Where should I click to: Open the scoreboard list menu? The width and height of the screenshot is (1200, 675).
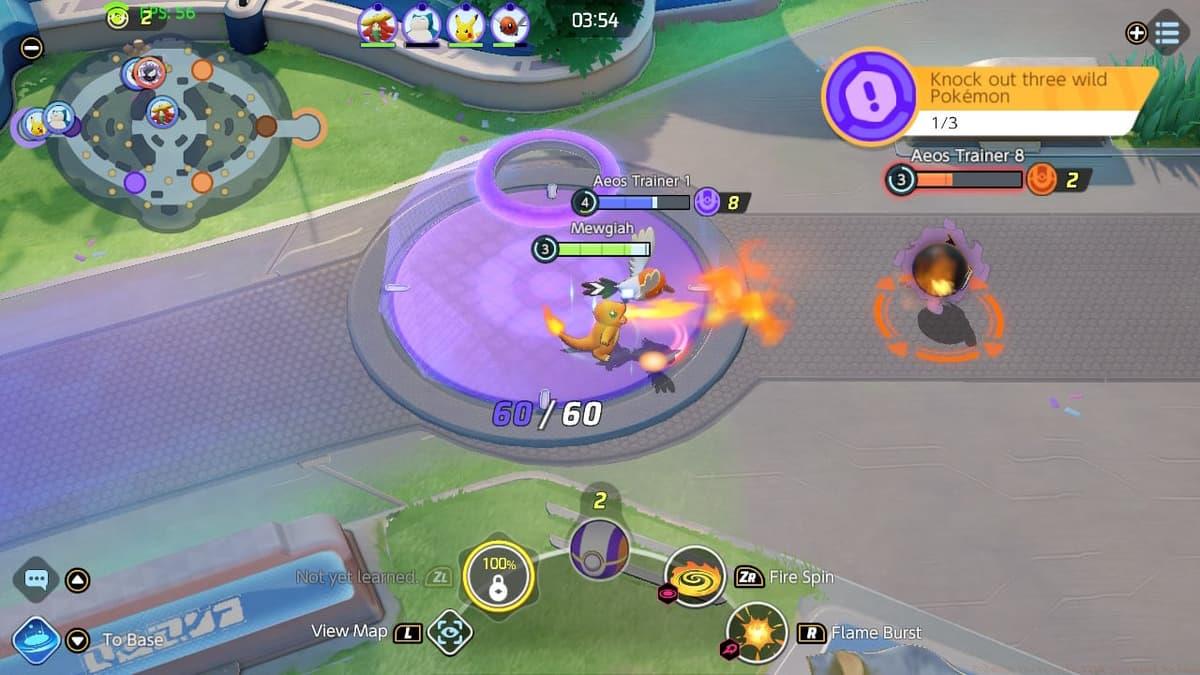click(x=1166, y=32)
